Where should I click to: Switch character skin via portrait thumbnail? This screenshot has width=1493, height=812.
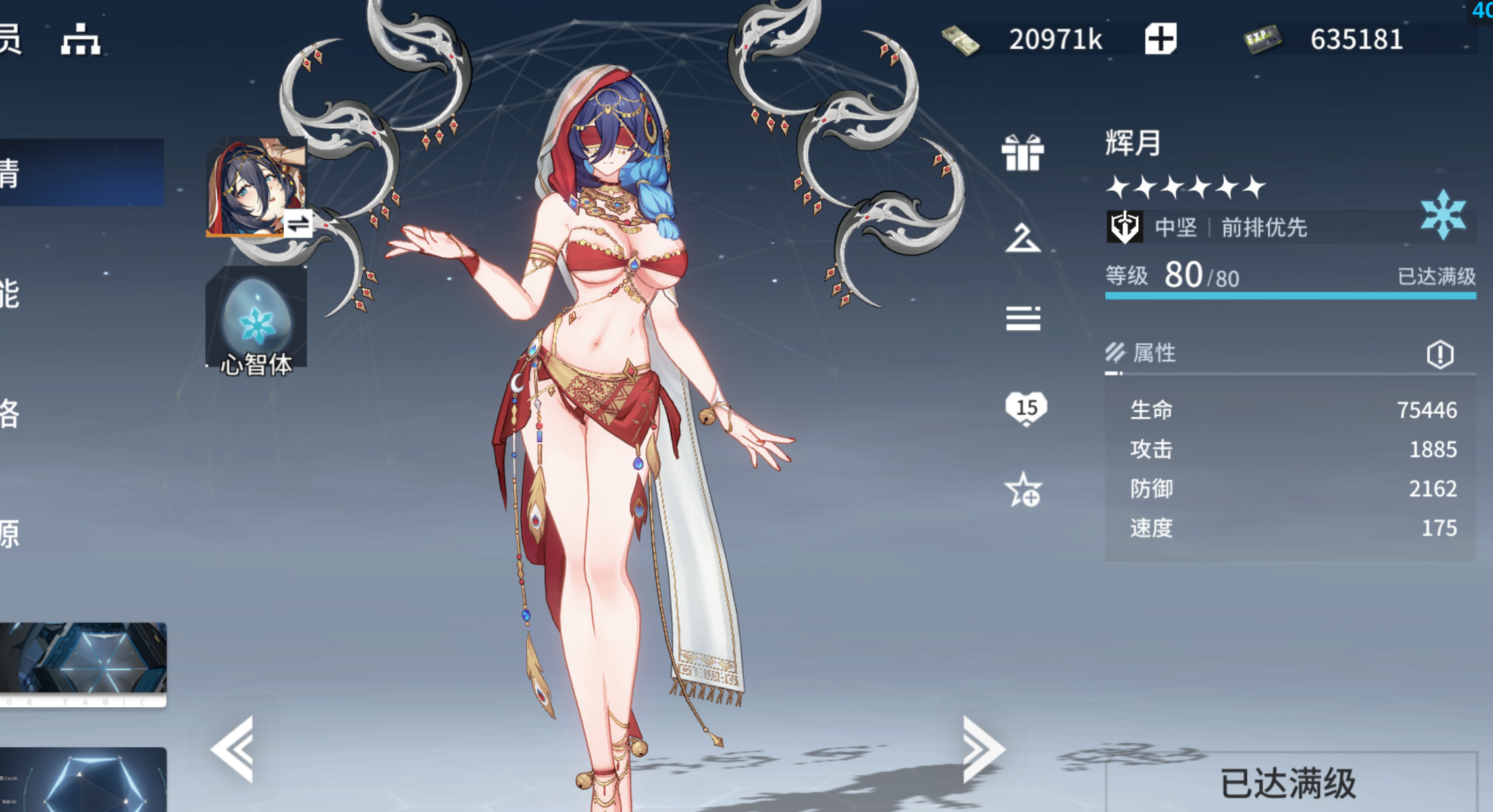[256, 188]
